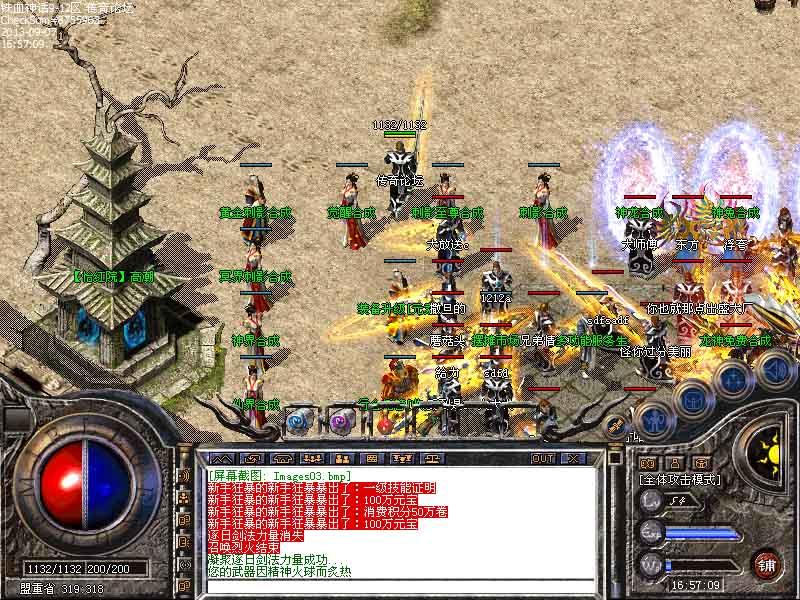The image size is (800, 600).
Task: Use the blue swirl scroll in the belt
Action: point(297,421)
